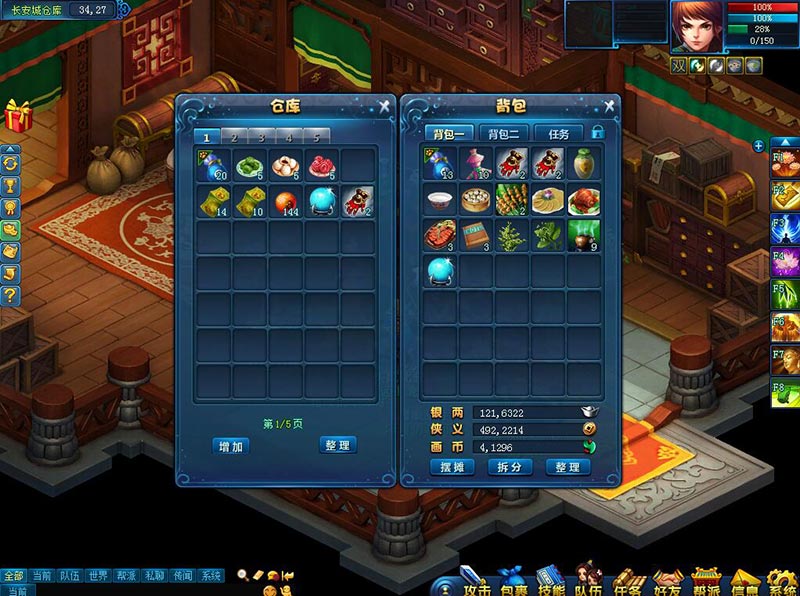Toggle the backpack padlock icon
The width and height of the screenshot is (800, 596).
point(597,132)
